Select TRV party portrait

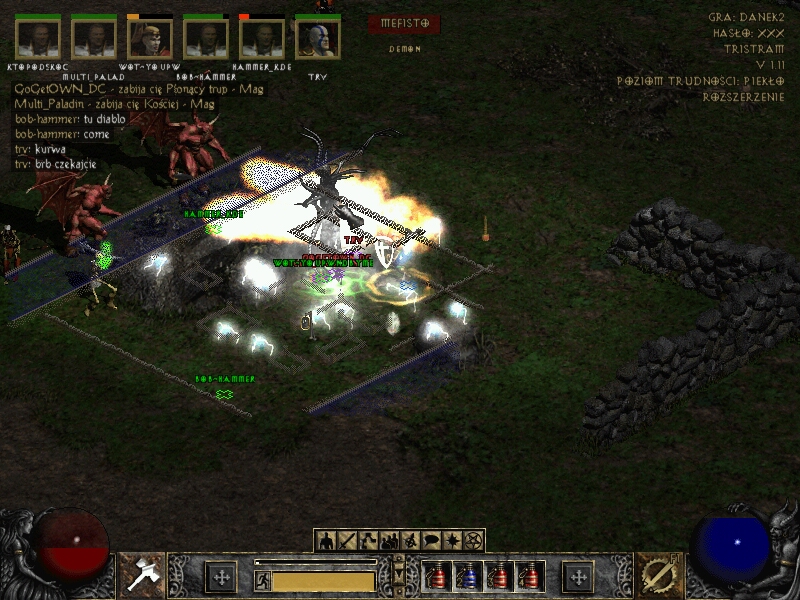pyautogui.click(x=318, y=39)
